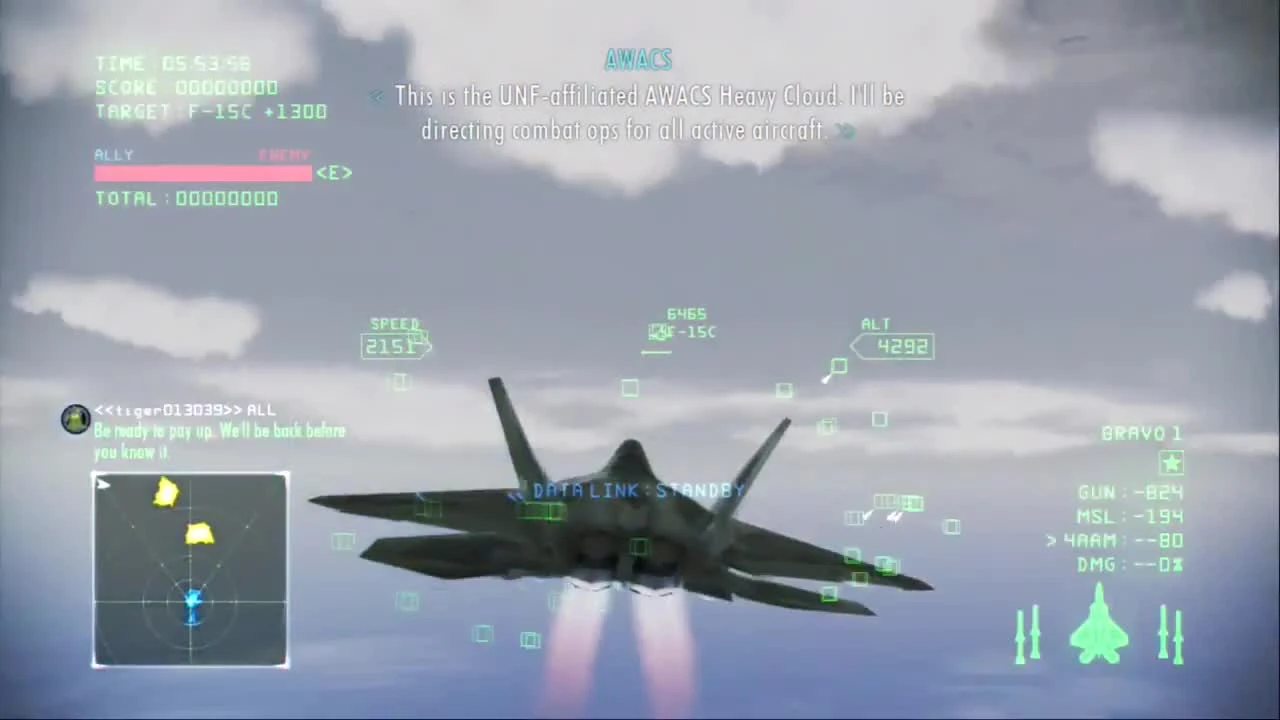Select the left missile pair icon
The image size is (1280, 720).
[x=1030, y=635]
